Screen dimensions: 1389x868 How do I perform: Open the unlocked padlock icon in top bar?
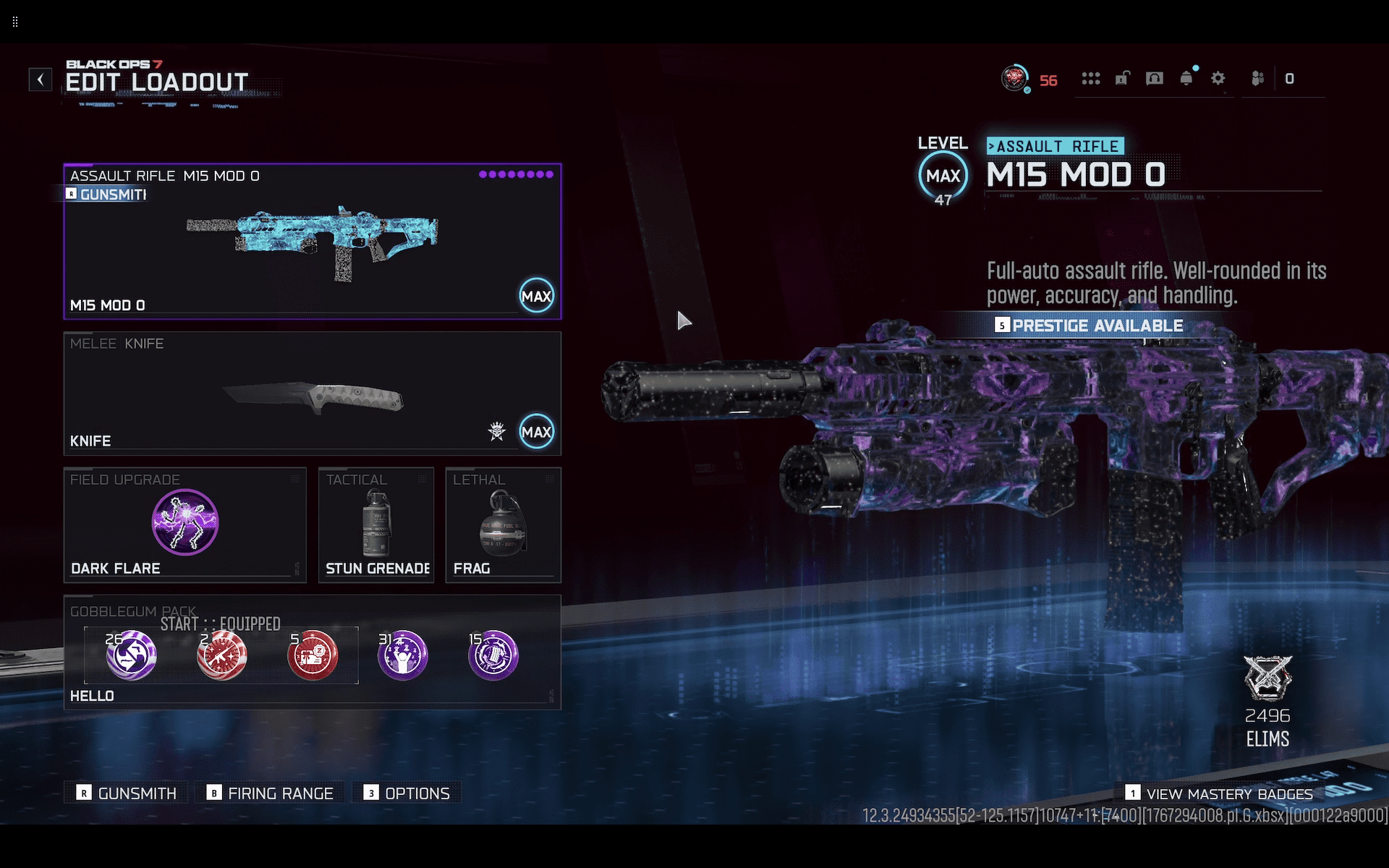1122,78
